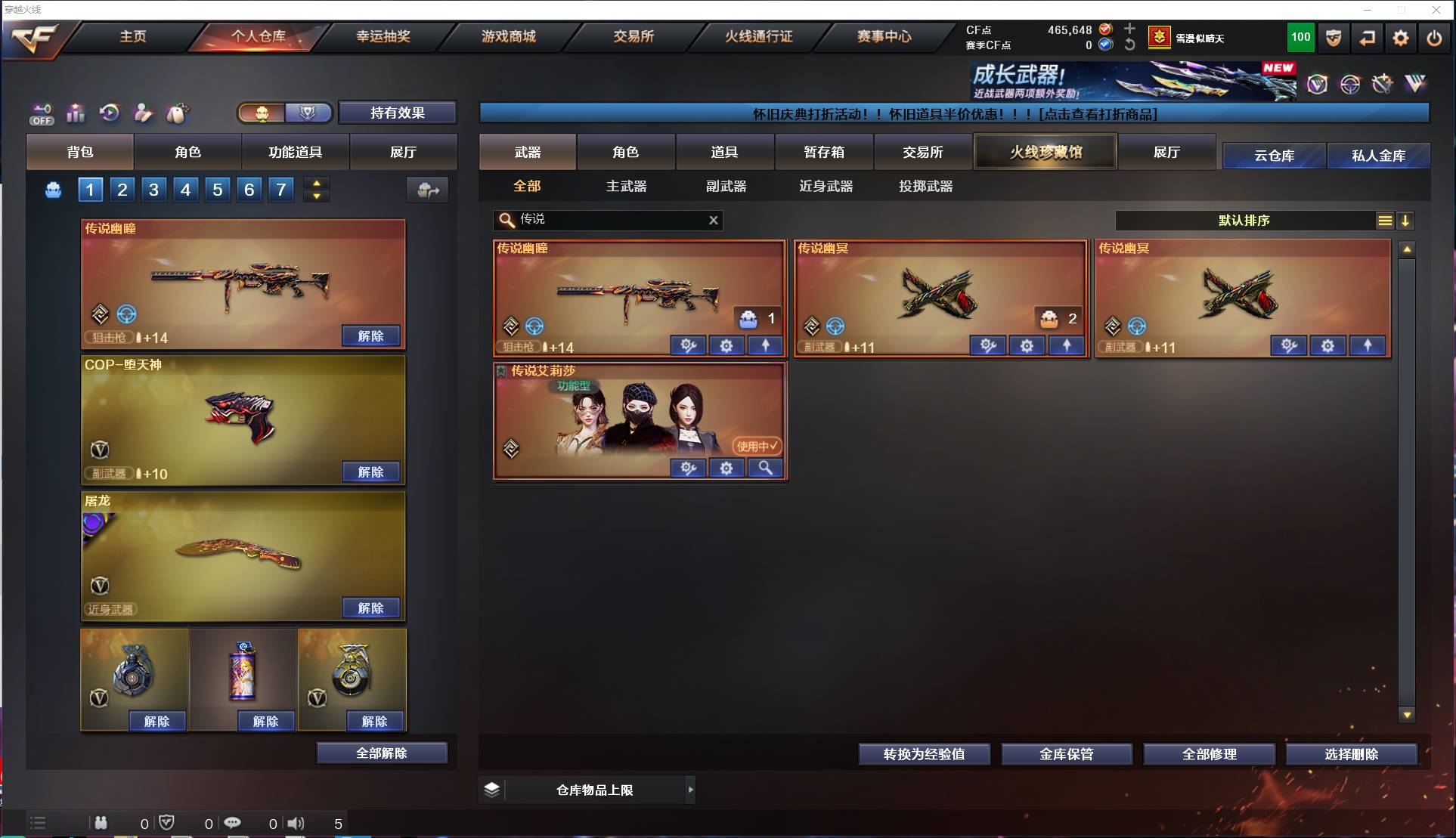
Task: Open the settings gear icon
Action: 1400,38
